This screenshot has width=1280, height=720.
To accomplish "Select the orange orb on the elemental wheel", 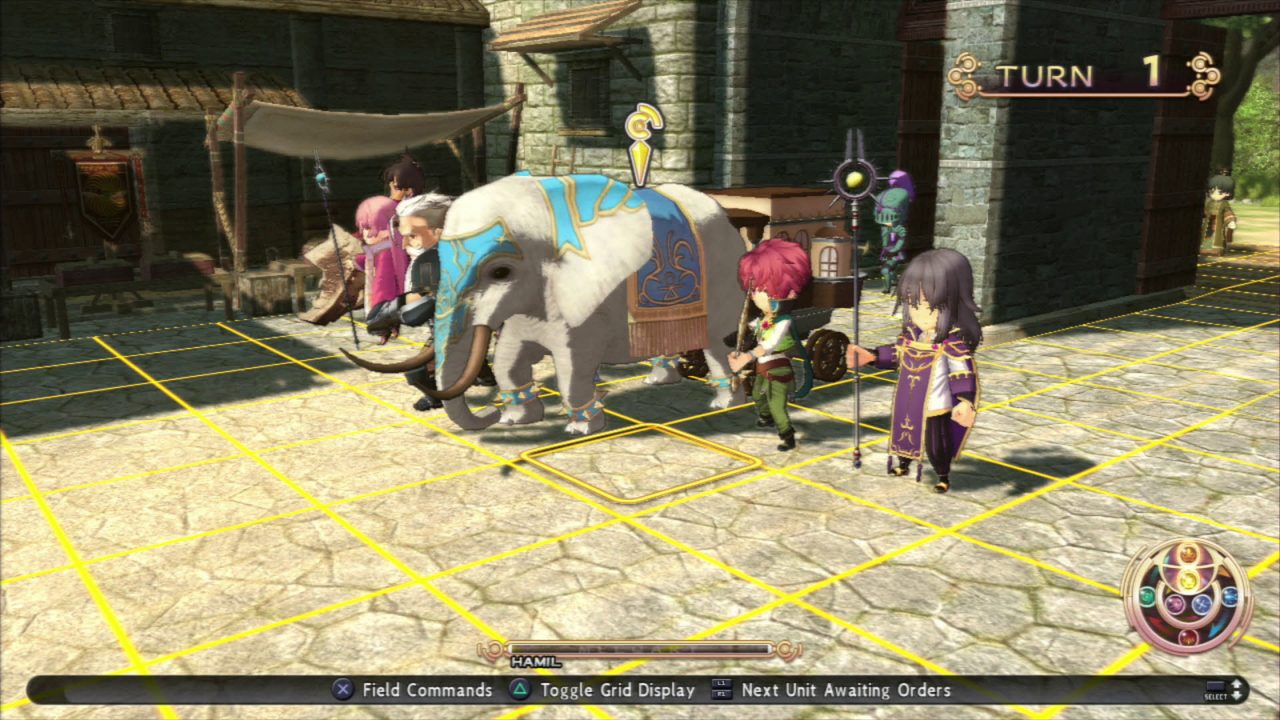I will pyautogui.click(x=1188, y=553).
